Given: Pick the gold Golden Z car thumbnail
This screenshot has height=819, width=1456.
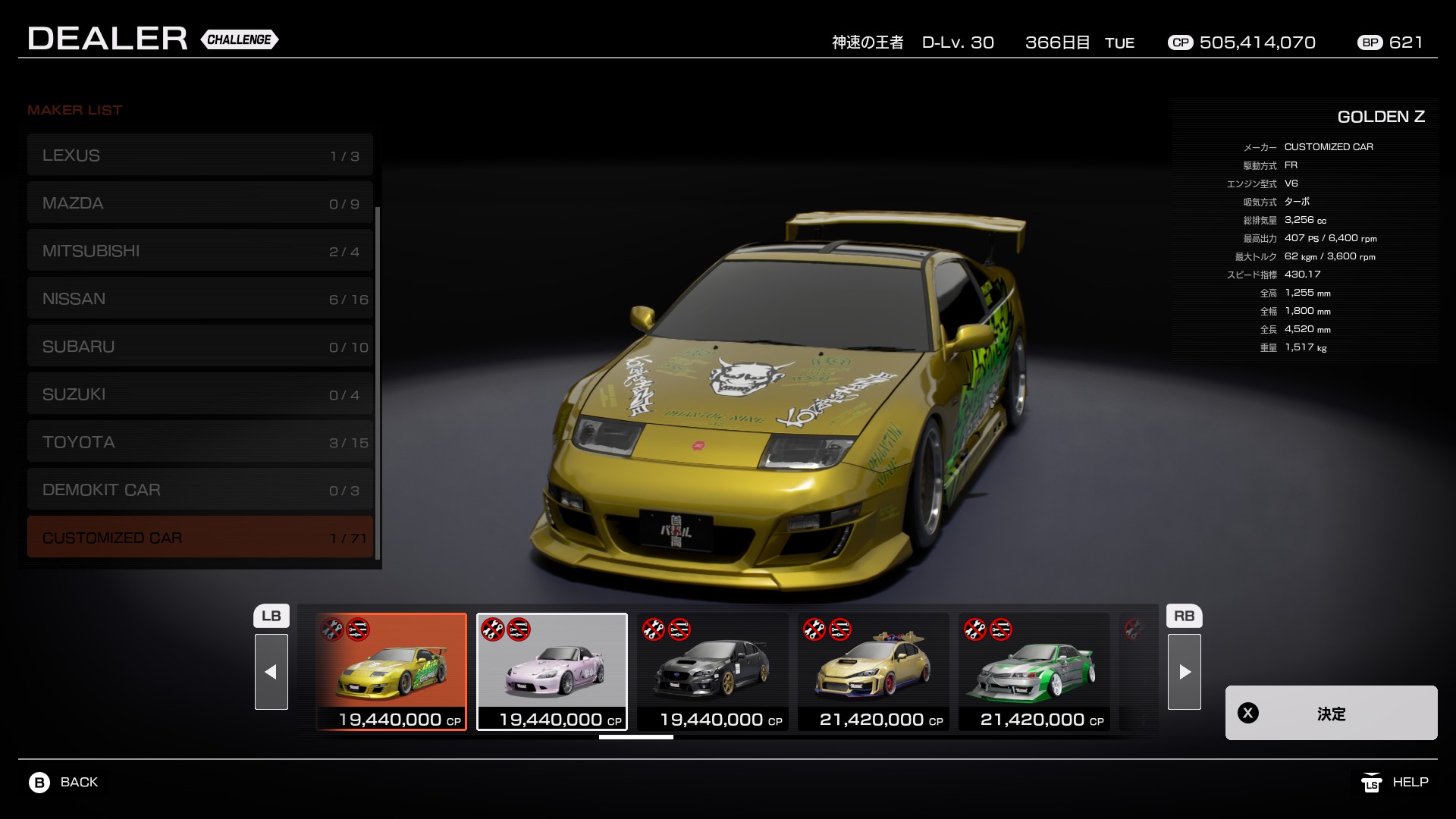Looking at the screenshot, I should (391, 672).
